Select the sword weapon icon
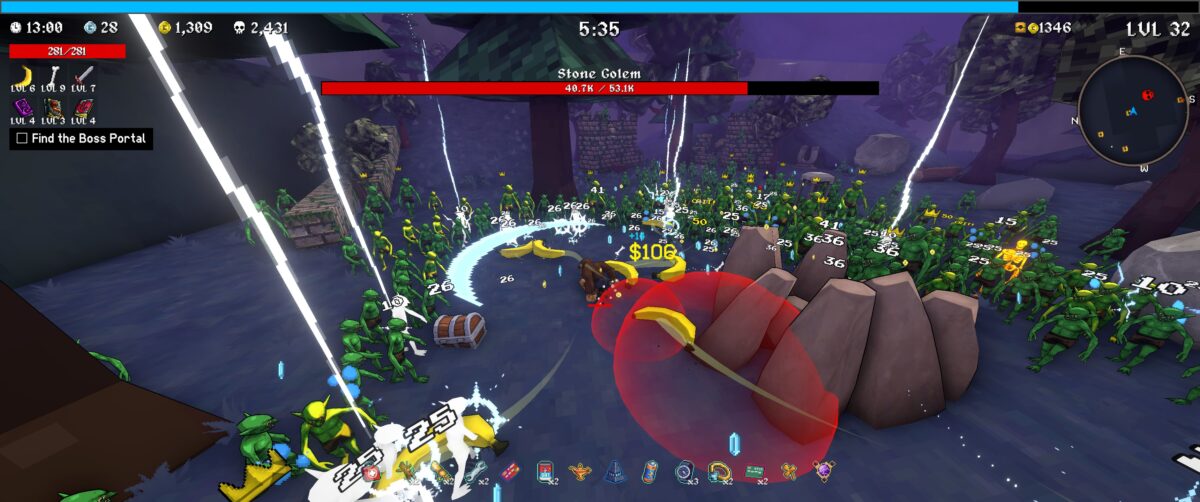The height and width of the screenshot is (502, 1200). (84, 77)
